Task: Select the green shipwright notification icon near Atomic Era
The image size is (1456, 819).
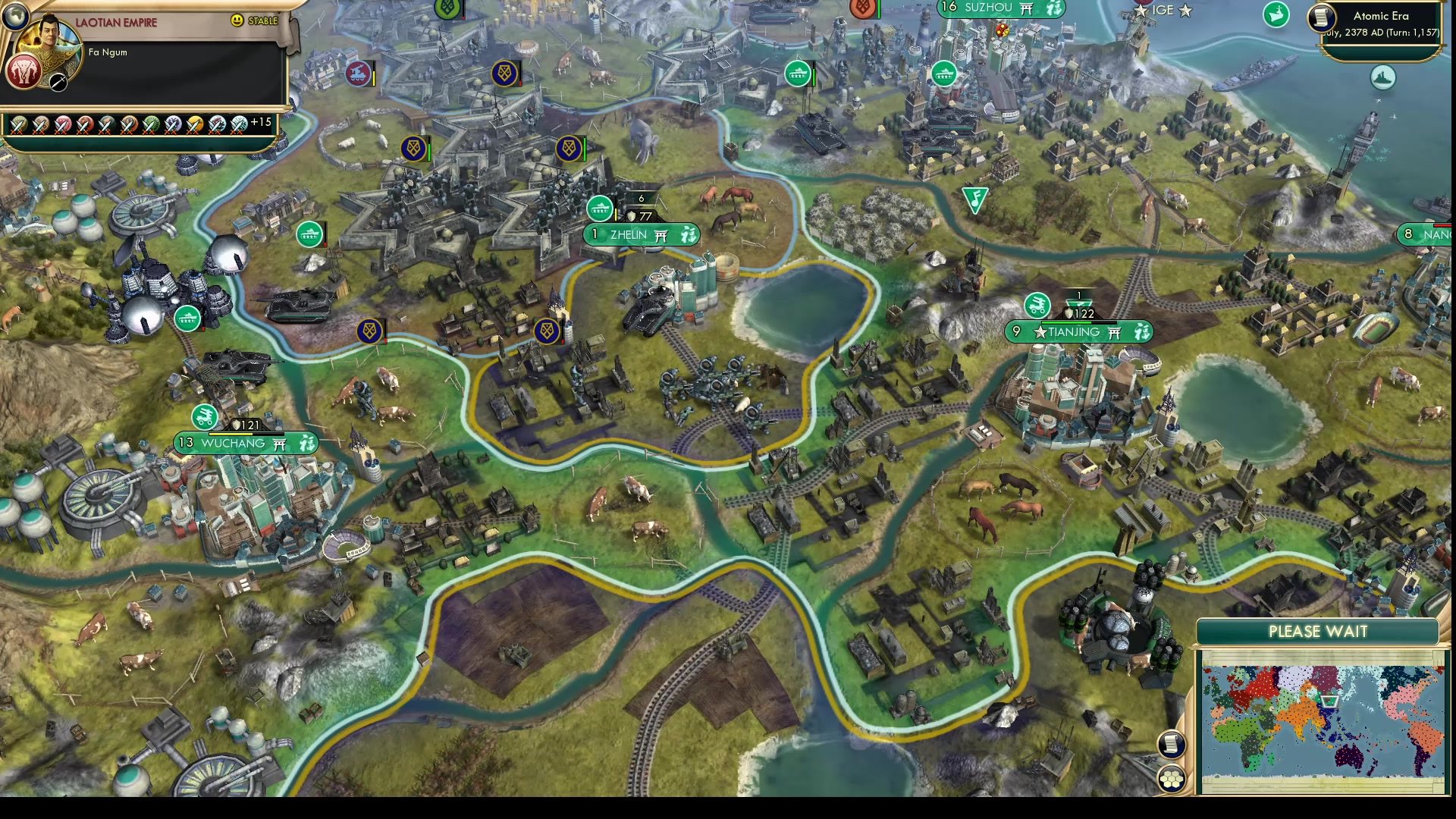Action: [x=1277, y=17]
